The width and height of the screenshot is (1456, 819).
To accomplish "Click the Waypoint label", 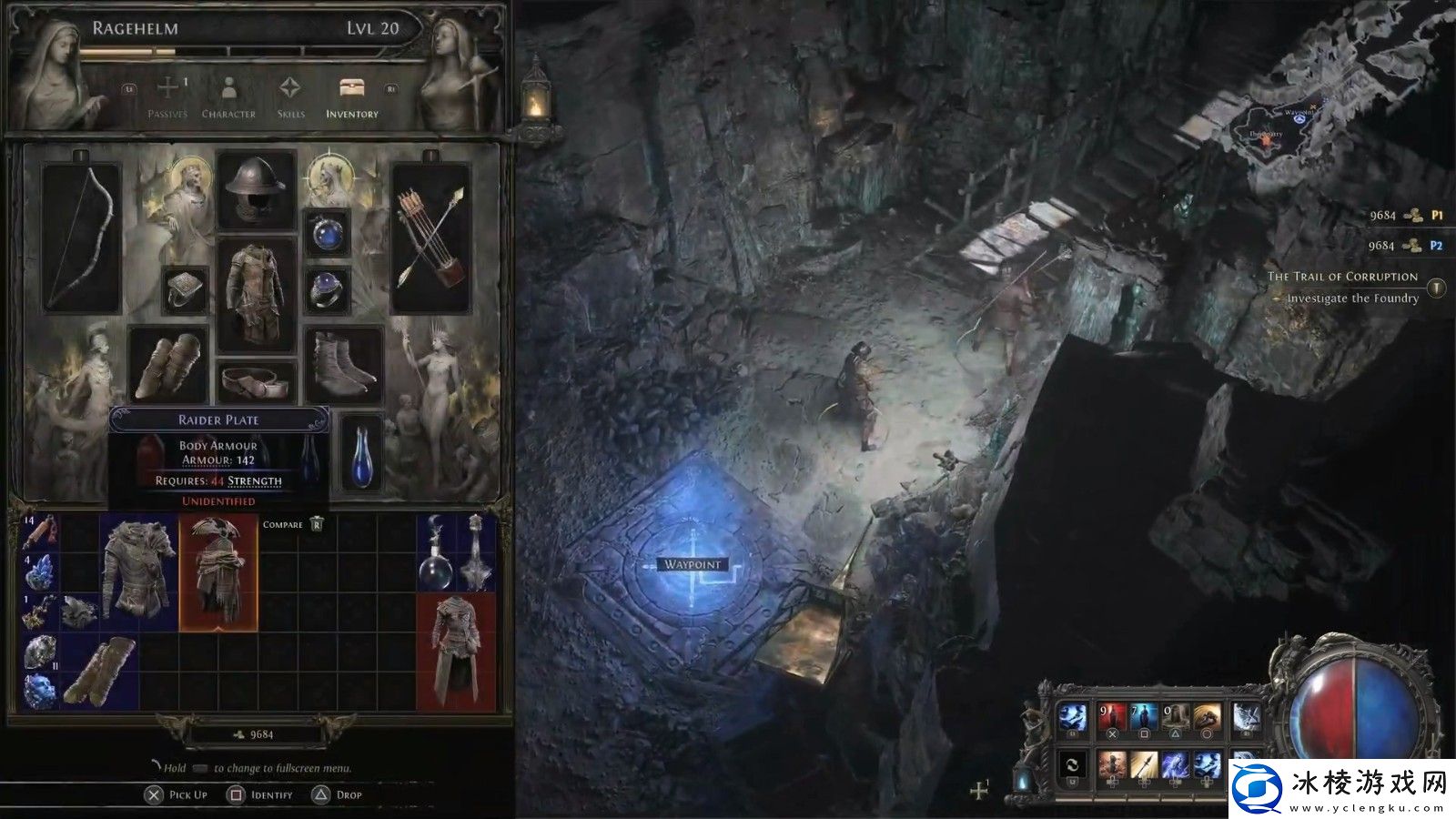I will tap(693, 564).
